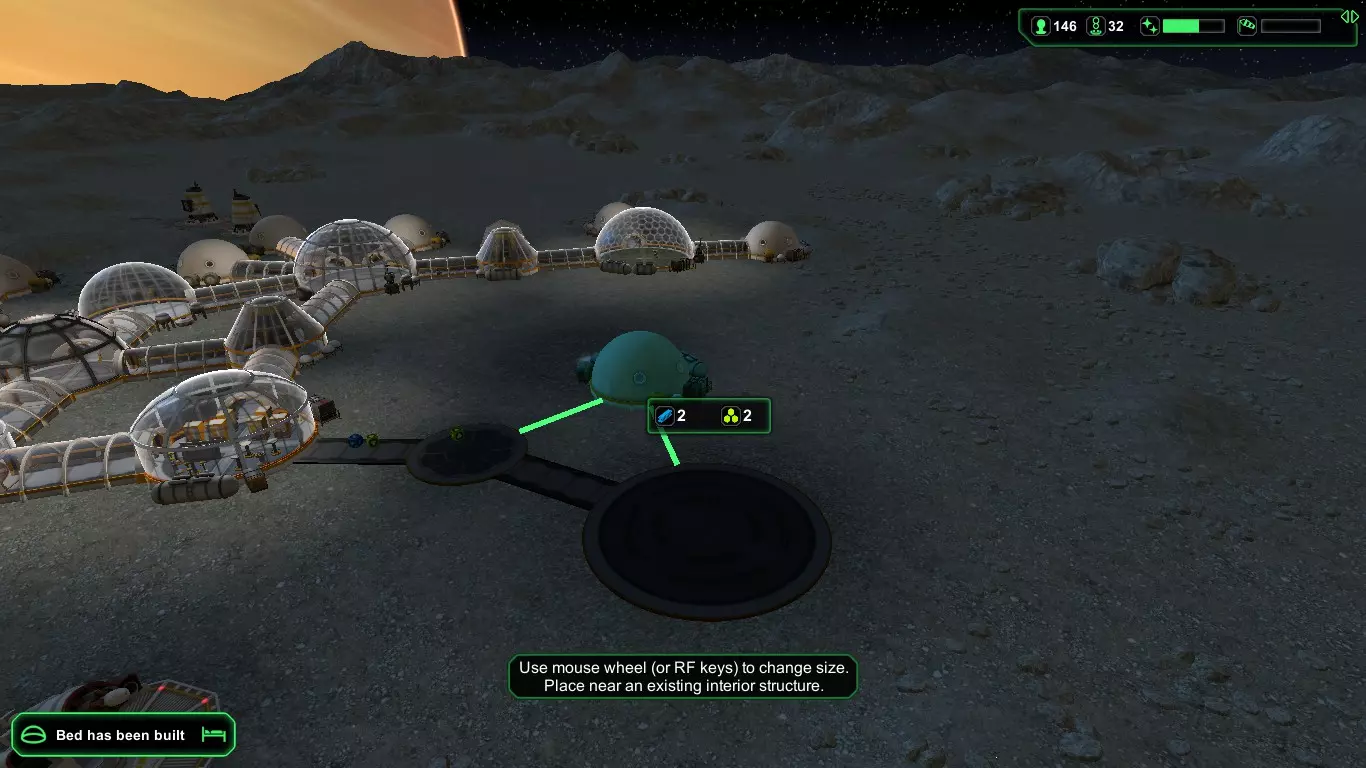Open the "Bed has been built" notification
1366x768 pixels.
click(122, 735)
